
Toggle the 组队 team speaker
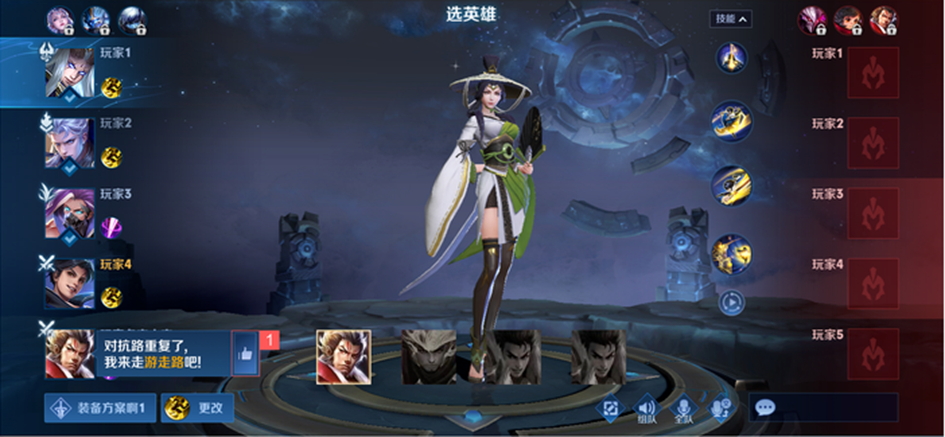pyautogui.click(x=646, y=407)
